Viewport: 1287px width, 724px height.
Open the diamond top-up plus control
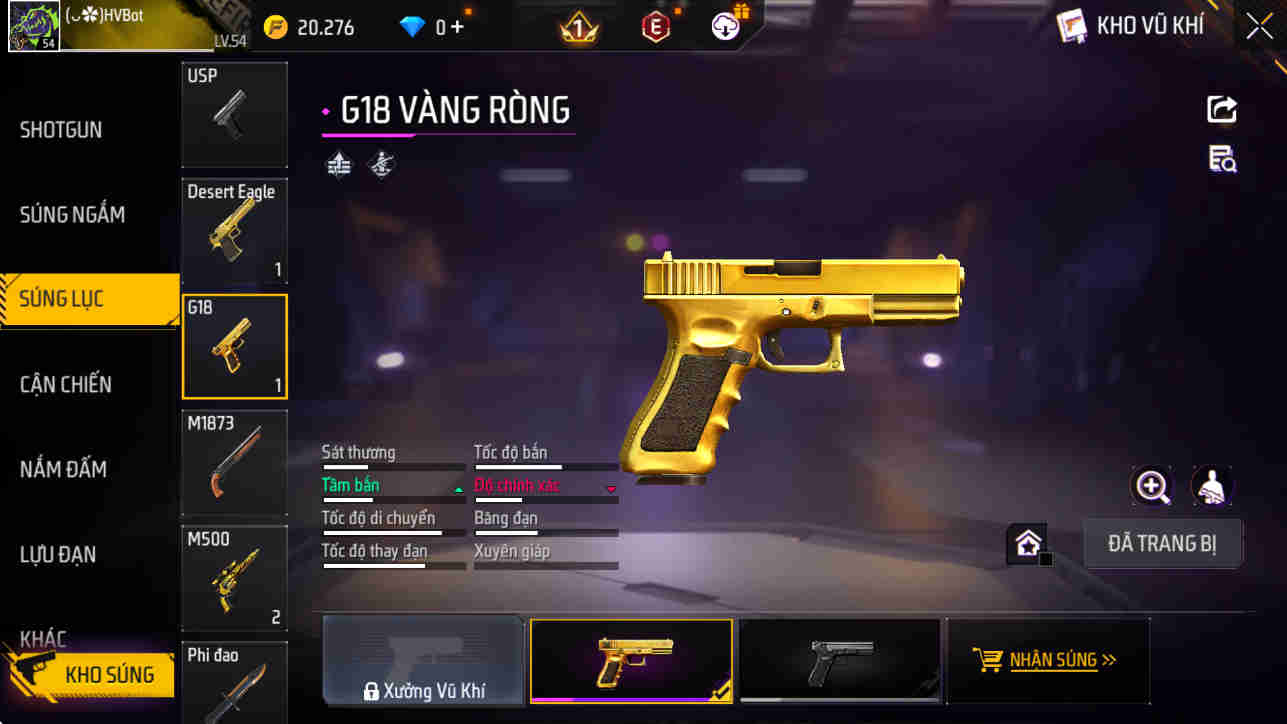(x=459, y=26)
